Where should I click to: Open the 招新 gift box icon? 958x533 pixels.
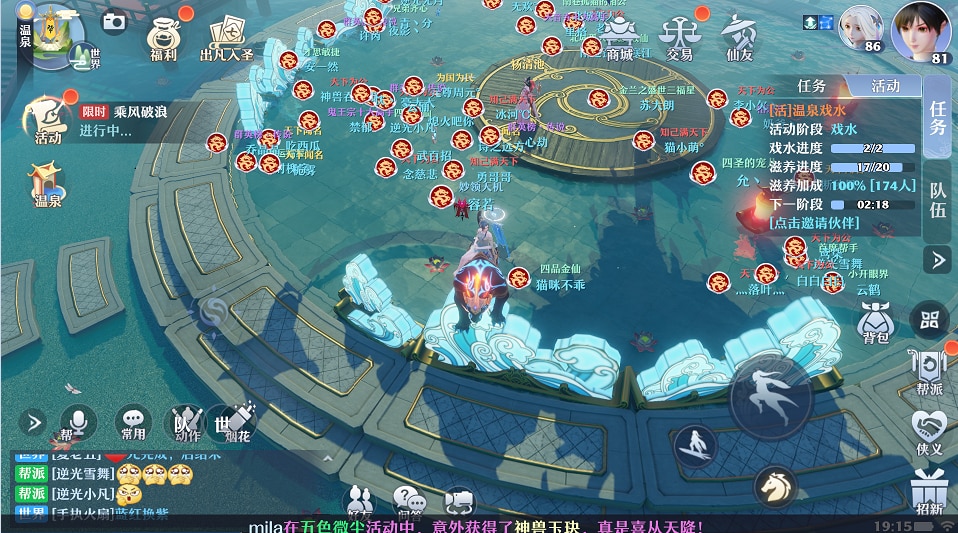pos(929,492)
